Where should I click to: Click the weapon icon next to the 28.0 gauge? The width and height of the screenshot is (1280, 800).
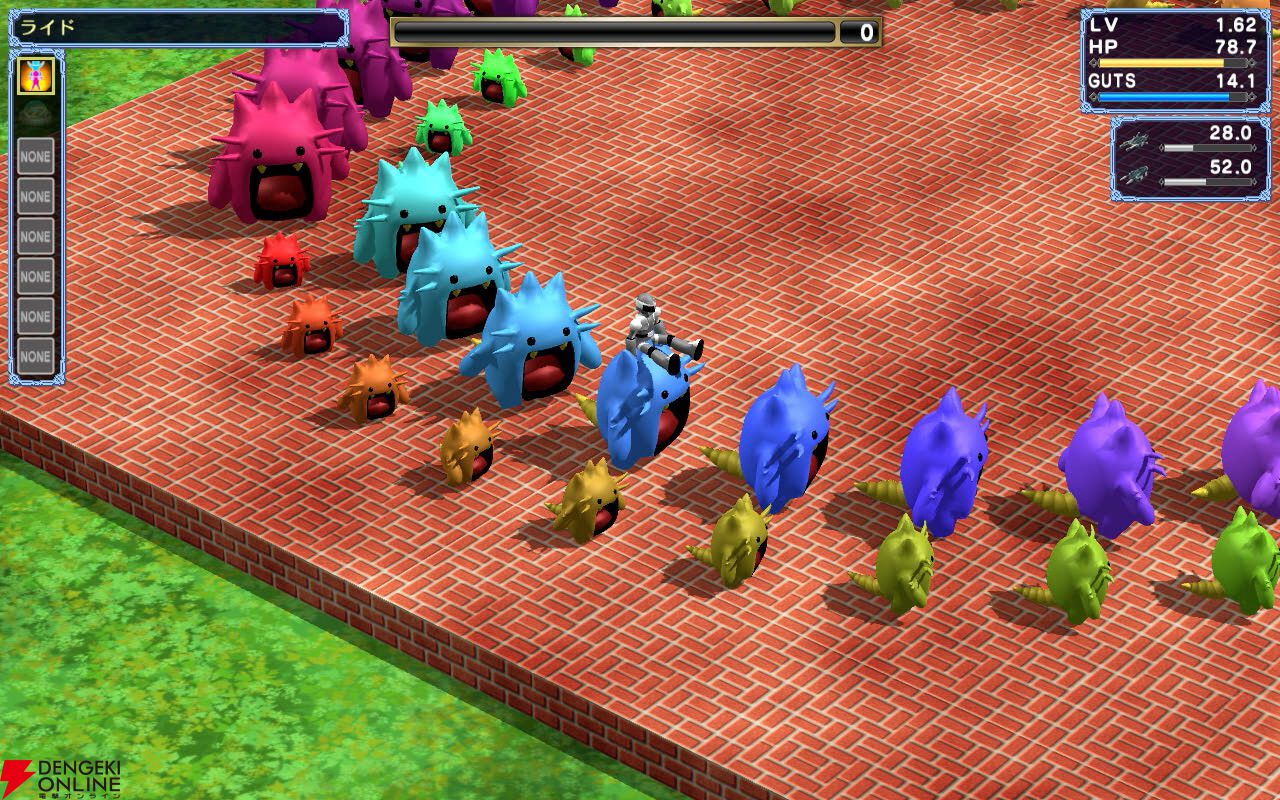(x=1134, y=142)
